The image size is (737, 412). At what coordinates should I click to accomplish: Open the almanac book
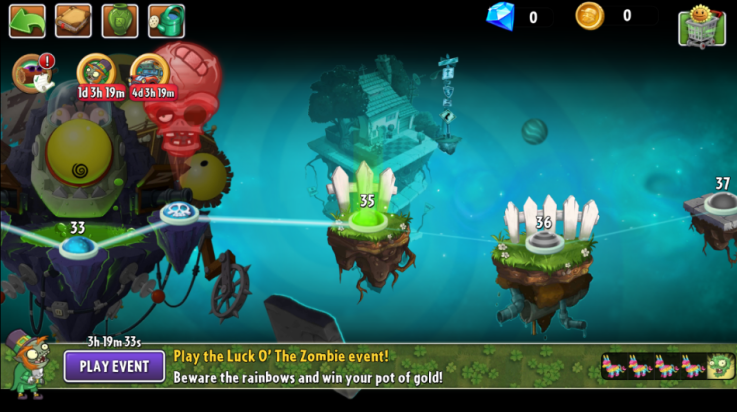73,20
